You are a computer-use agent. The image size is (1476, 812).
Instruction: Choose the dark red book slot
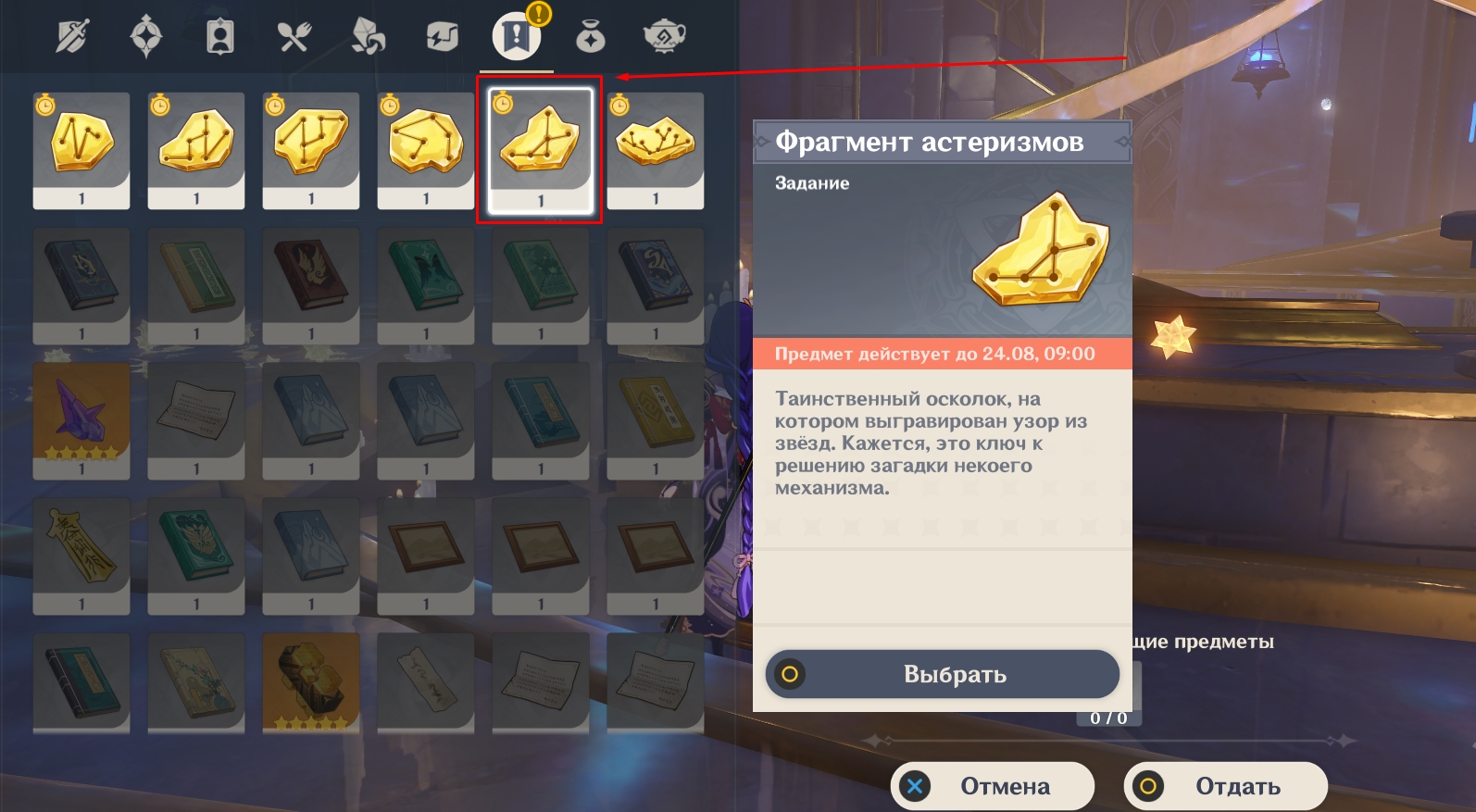(x=311, y=285)
